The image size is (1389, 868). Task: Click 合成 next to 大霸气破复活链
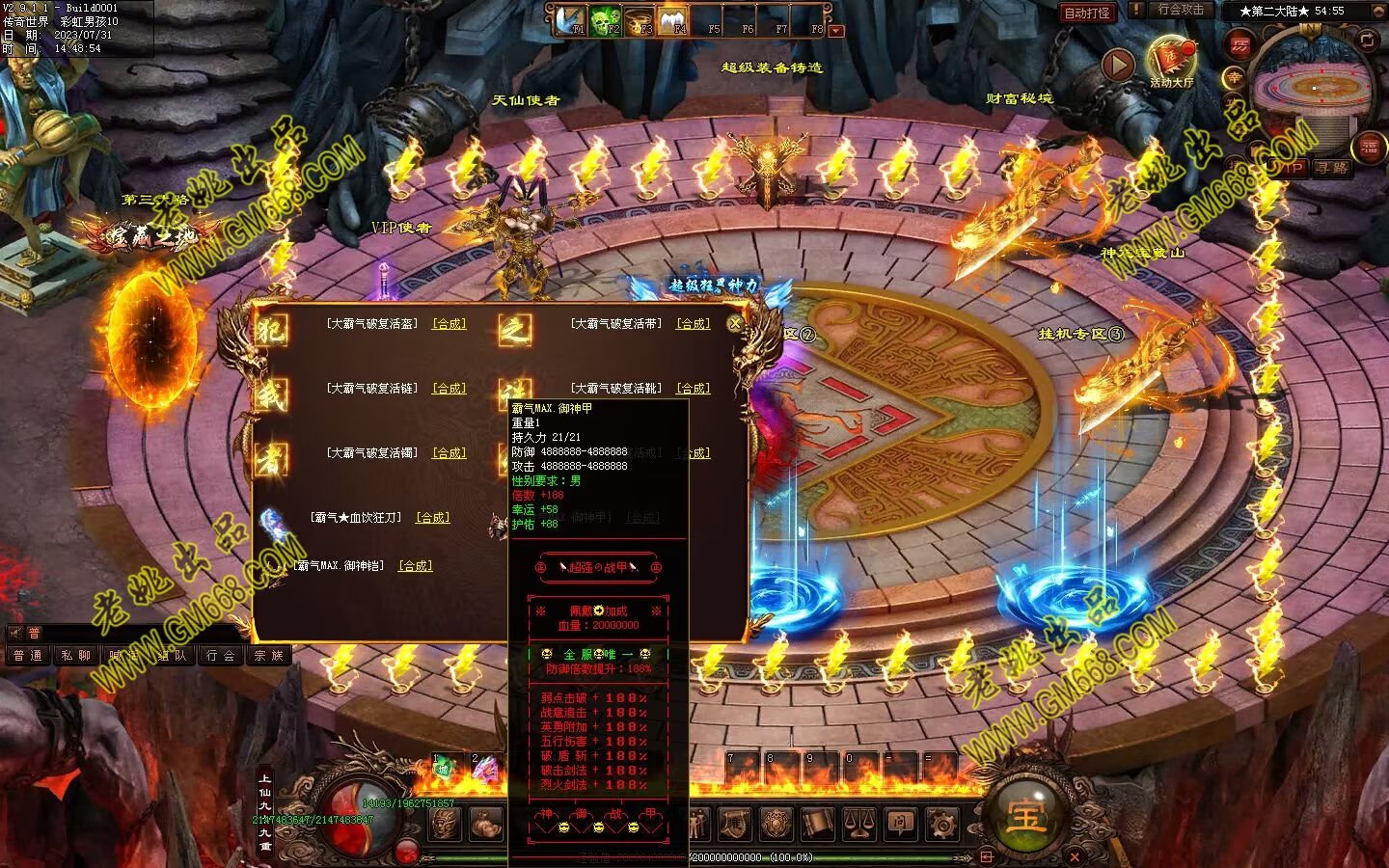449,389
